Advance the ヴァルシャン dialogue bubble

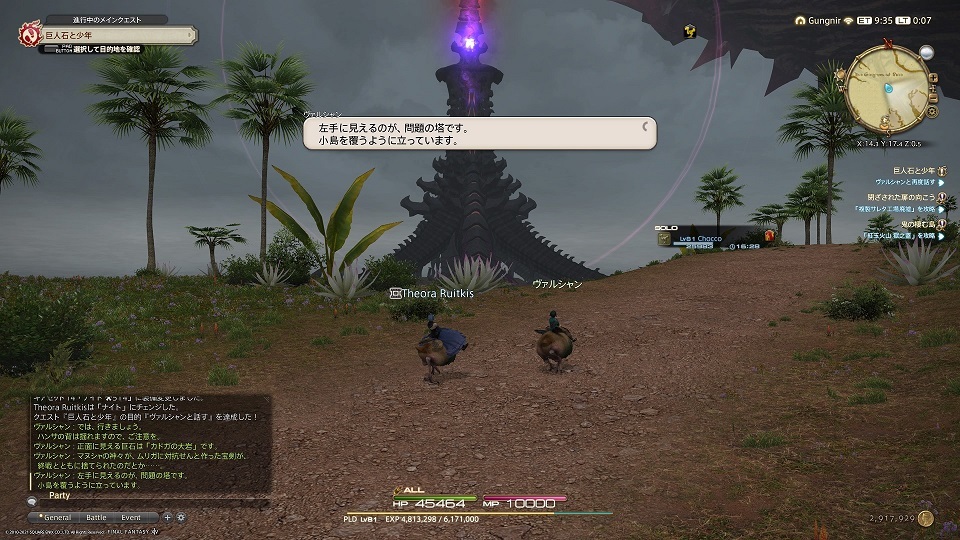(480, 134)
